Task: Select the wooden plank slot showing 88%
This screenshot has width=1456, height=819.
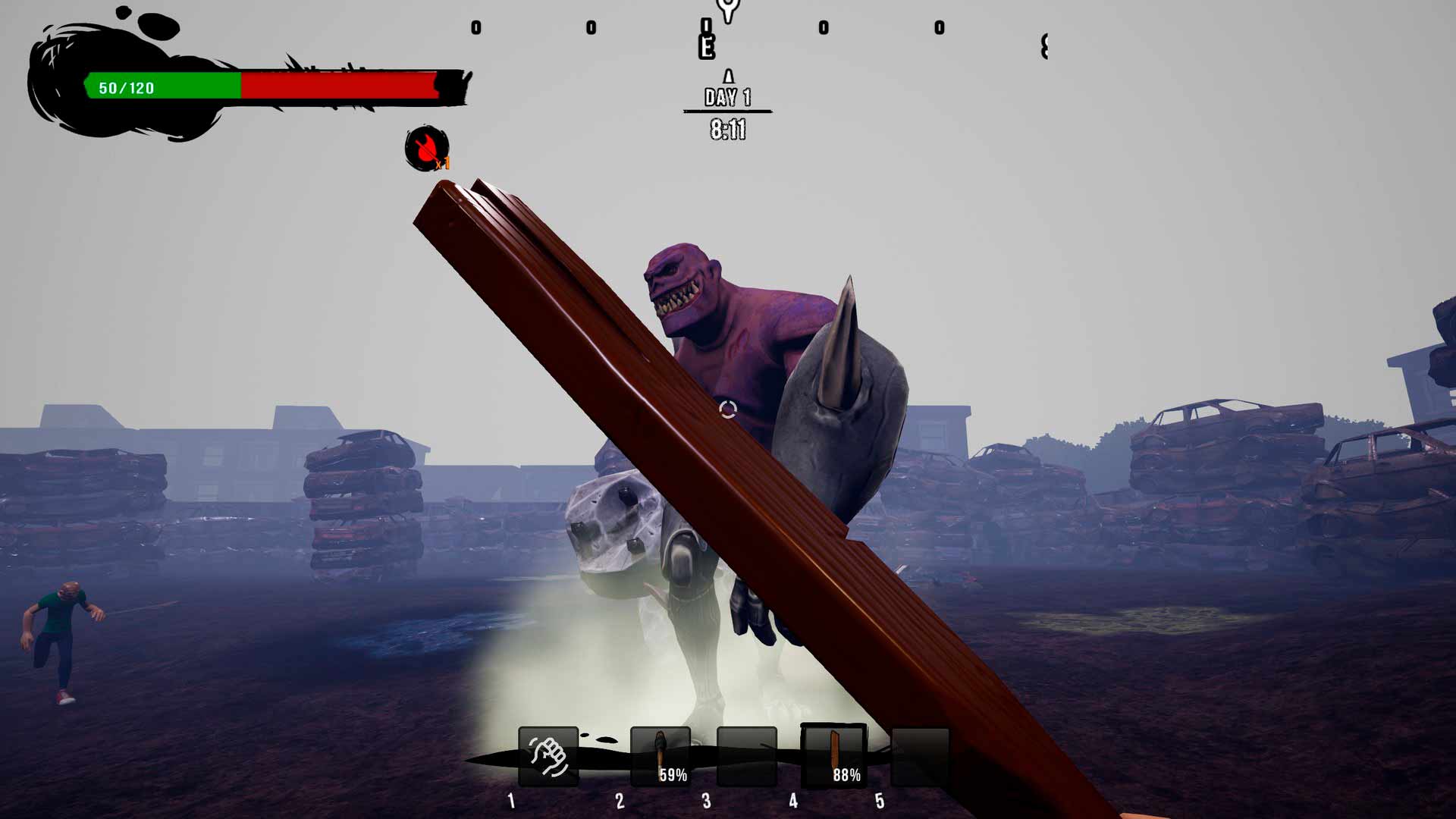Action: pos(834,756)
